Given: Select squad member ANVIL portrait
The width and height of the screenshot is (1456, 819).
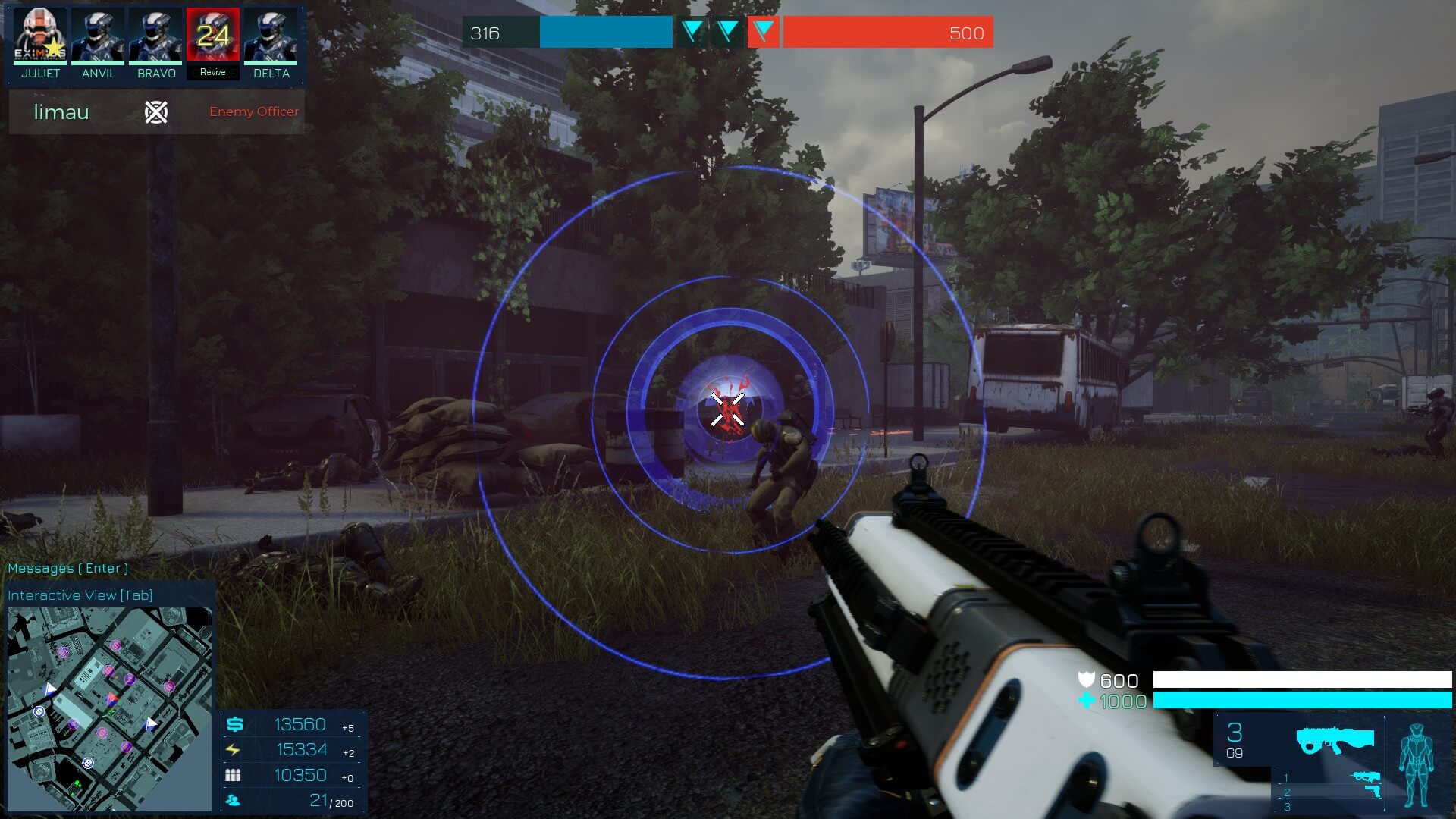Looking at the screenshot, I should pyautogui.click(x=99, y=36).
